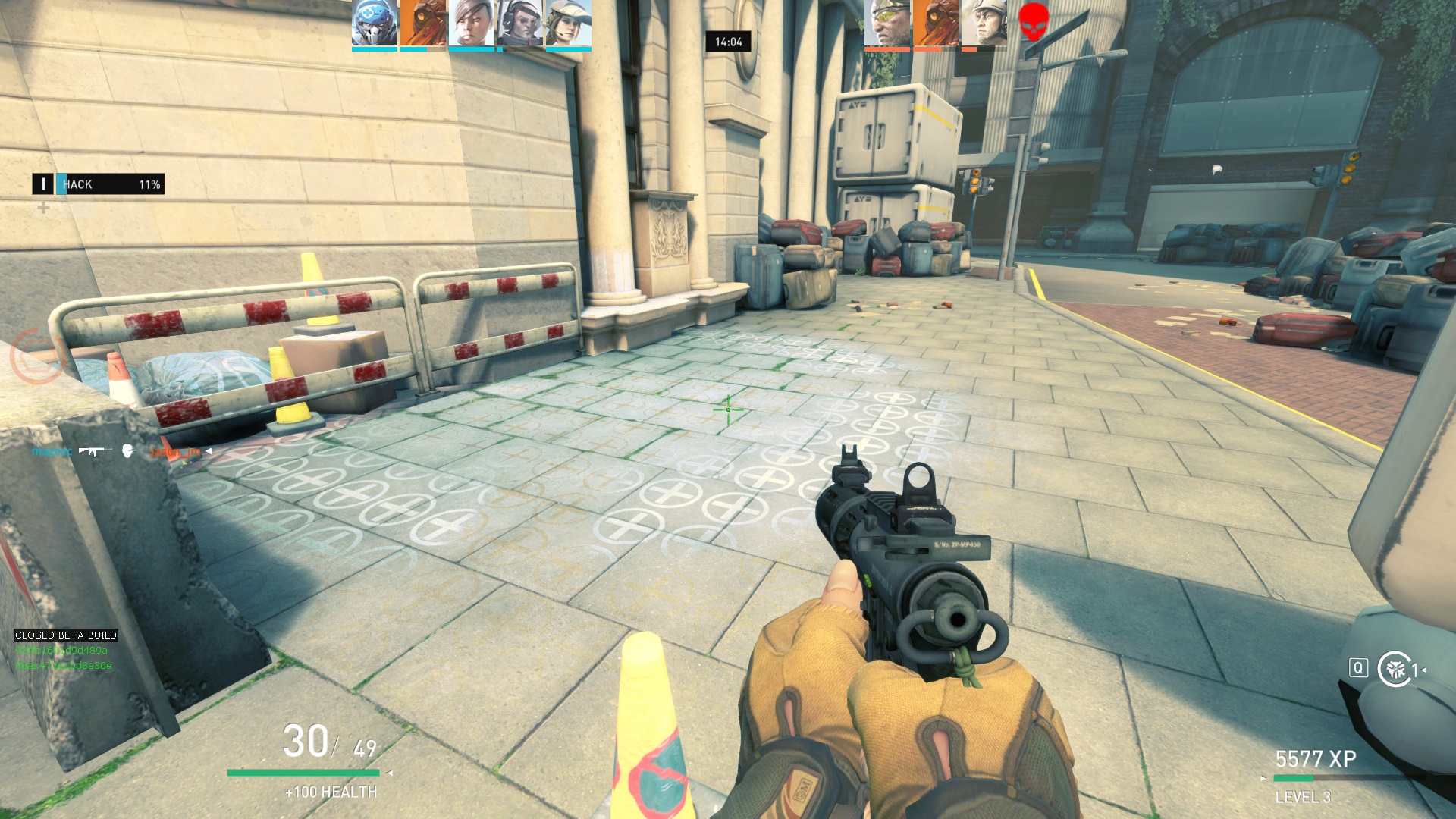Select the red skull dead enemy icon
This screenshot has height=819, width=1456.
point(1033,21)
